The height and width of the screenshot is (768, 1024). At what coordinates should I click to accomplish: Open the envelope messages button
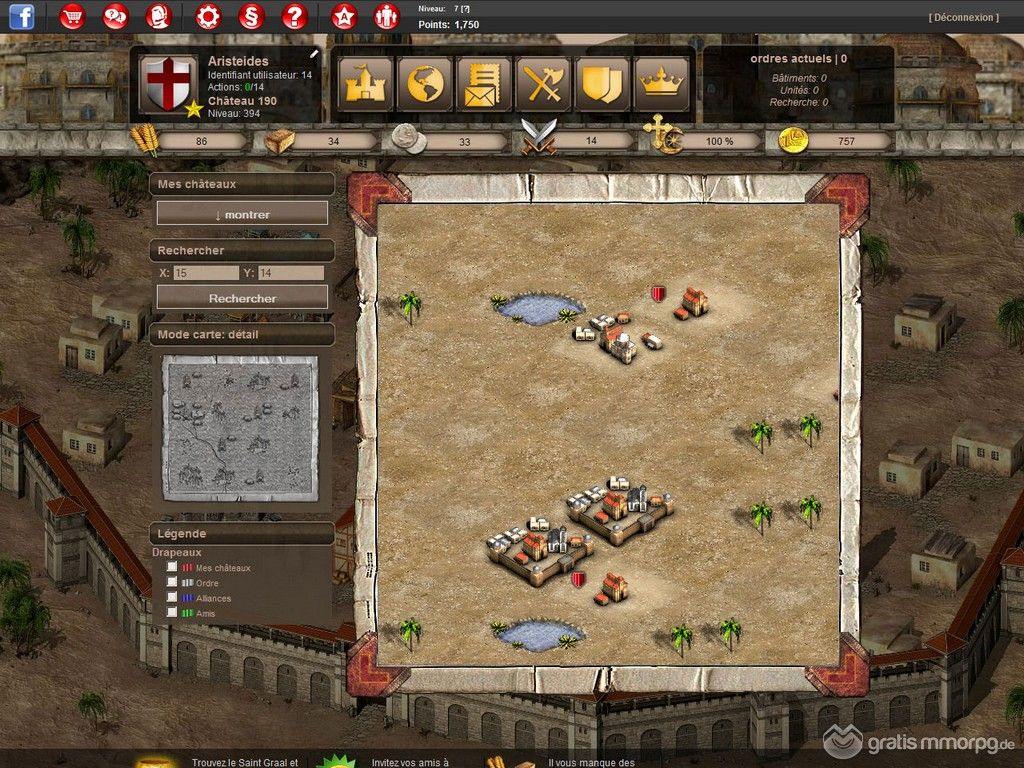[x=484, y=84]
